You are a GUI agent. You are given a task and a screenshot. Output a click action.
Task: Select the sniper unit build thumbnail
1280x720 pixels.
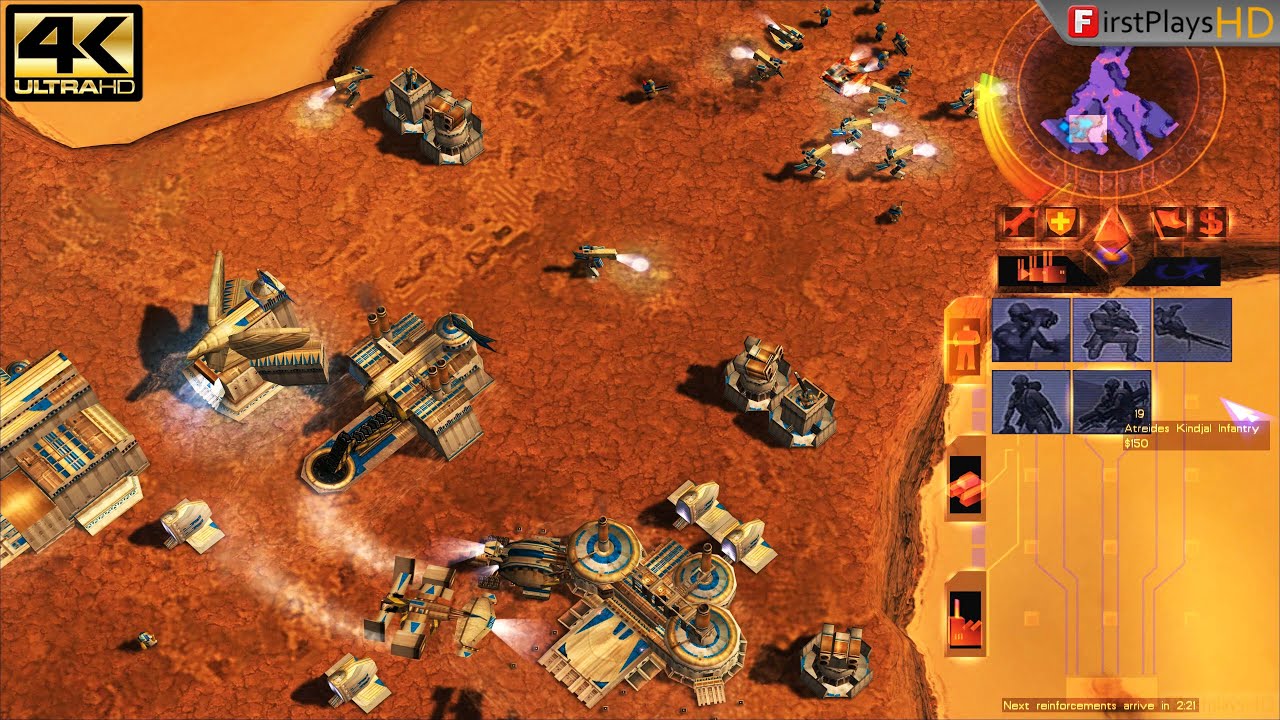1192,331
